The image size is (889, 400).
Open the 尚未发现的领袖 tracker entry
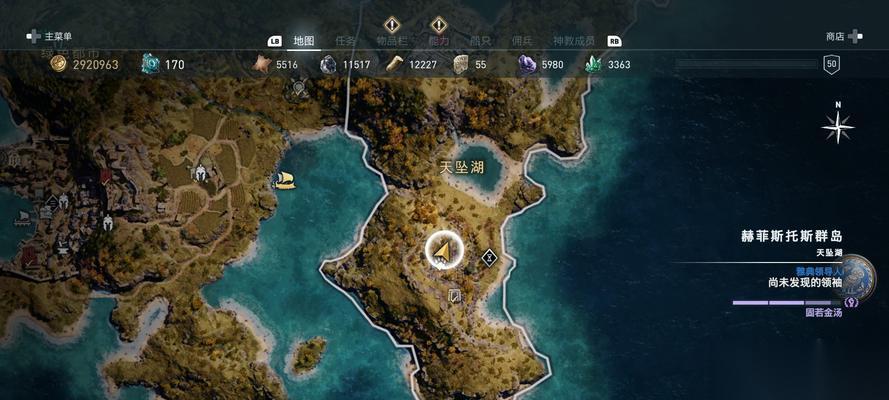click(x=804, y=283)
